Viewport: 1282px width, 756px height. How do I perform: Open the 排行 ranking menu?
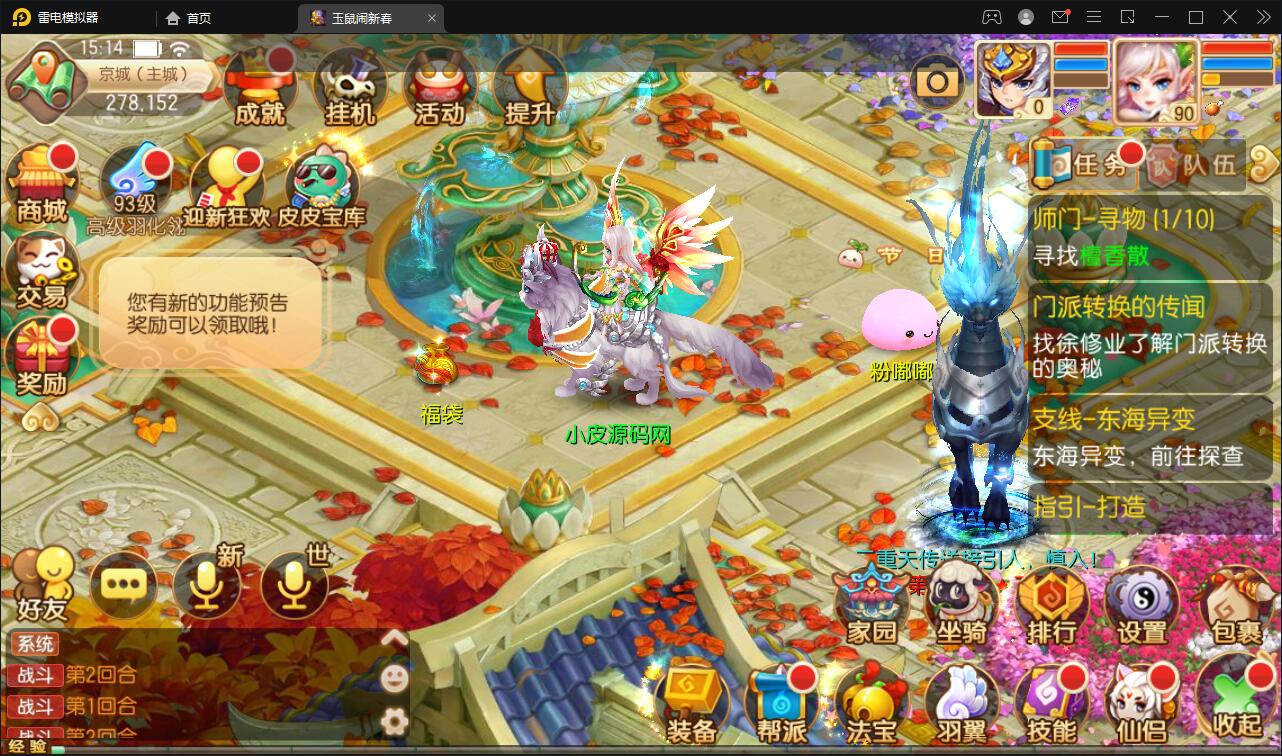pos(1052,604)
